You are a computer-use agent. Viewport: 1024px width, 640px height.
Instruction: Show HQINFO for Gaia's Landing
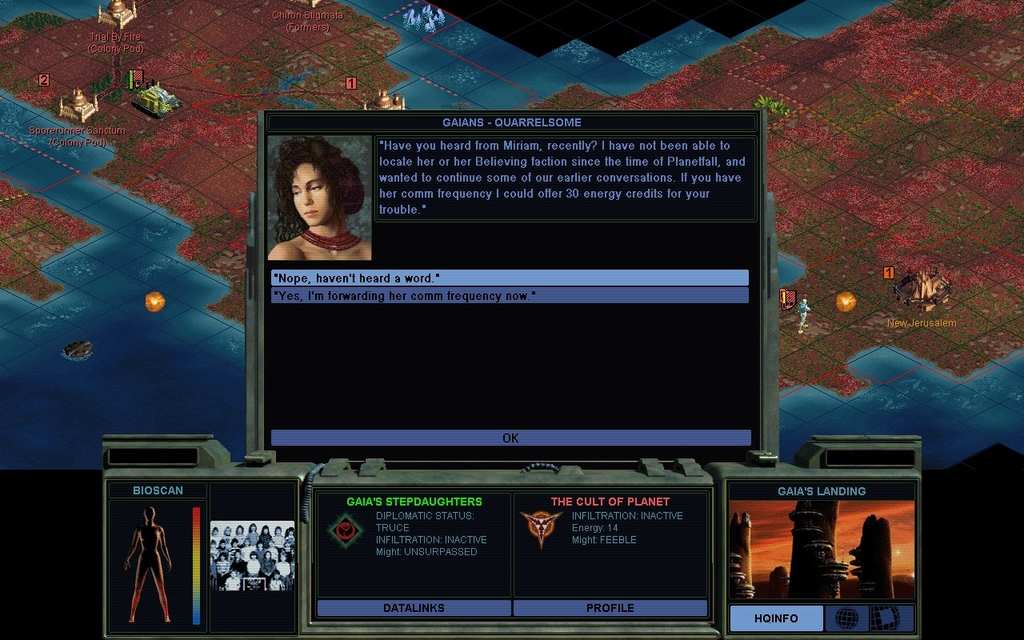click(776, 618)
